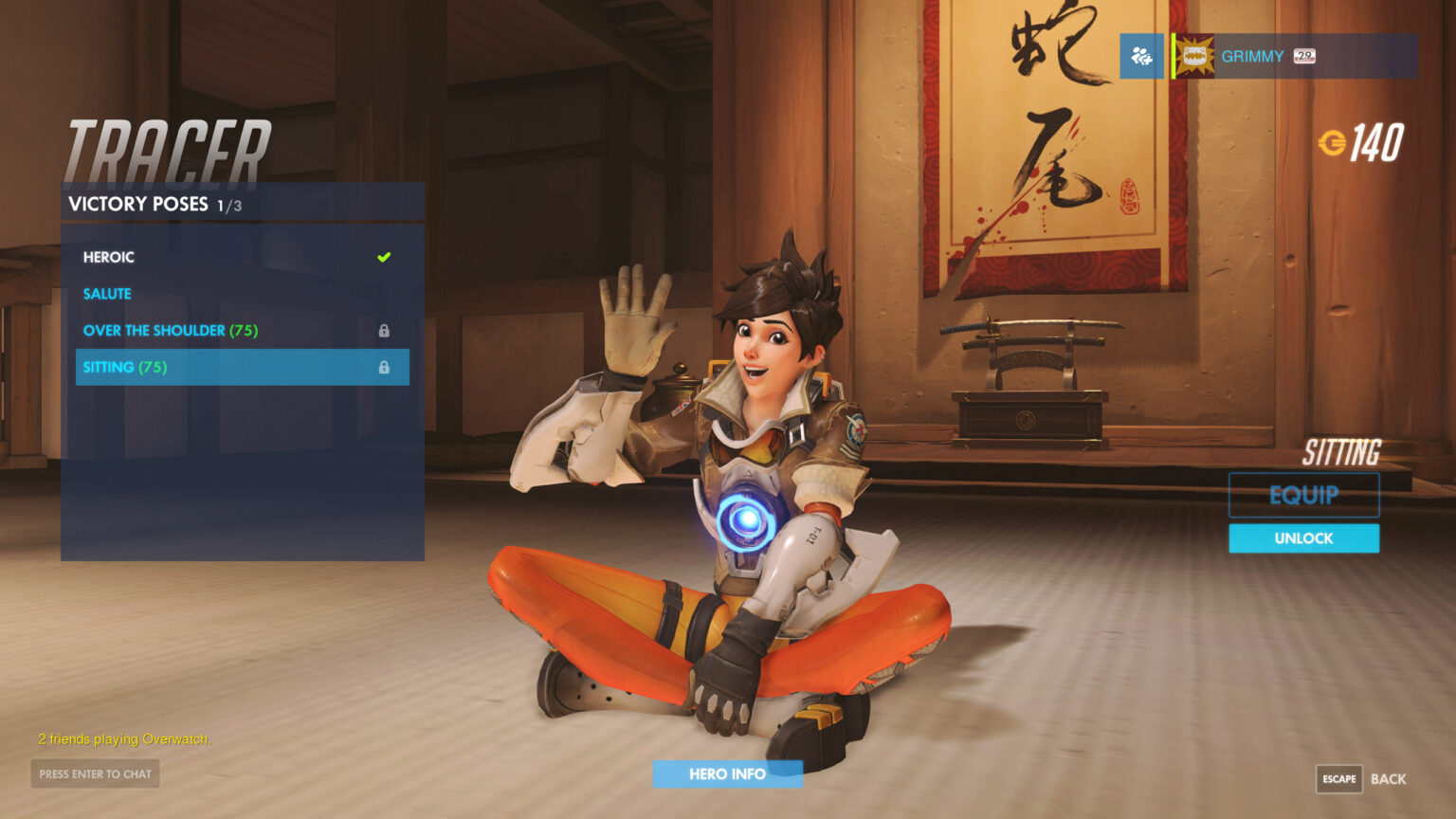Open Hero Info
This screenshot has width=1456, height=819.
[x=727, y=773]
